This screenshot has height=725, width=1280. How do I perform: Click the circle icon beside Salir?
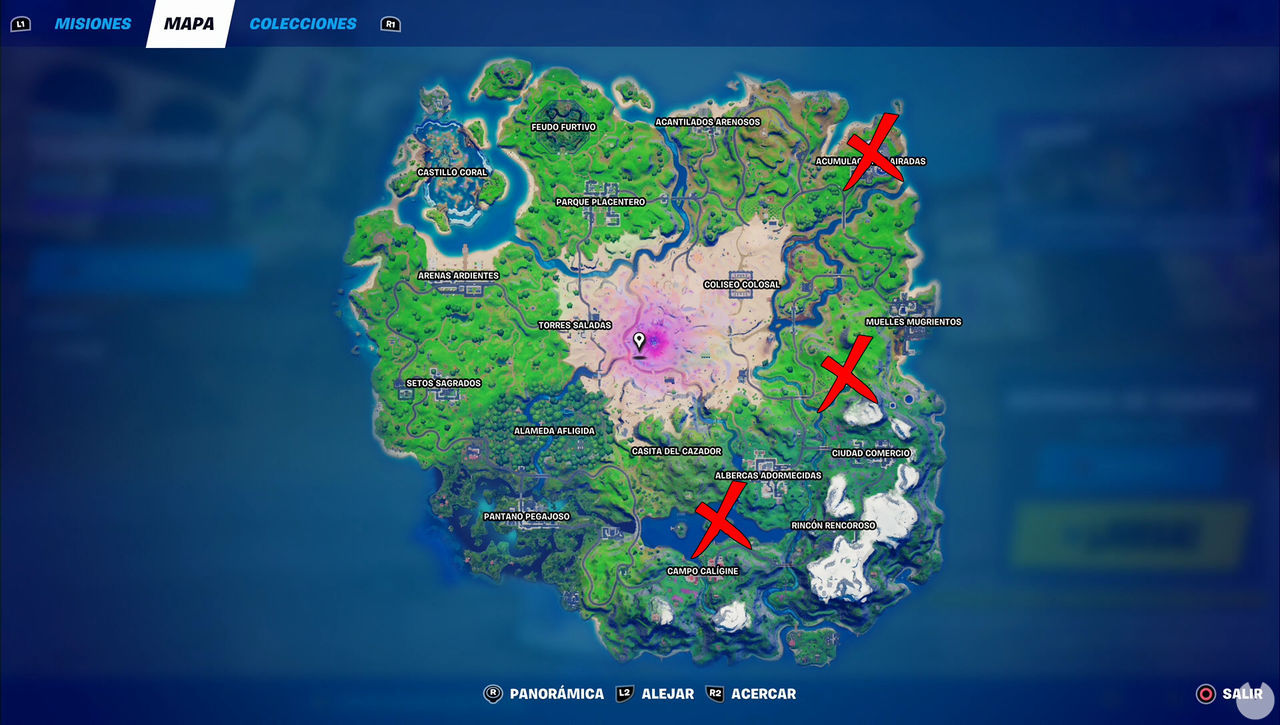(x=1207, y=693)
